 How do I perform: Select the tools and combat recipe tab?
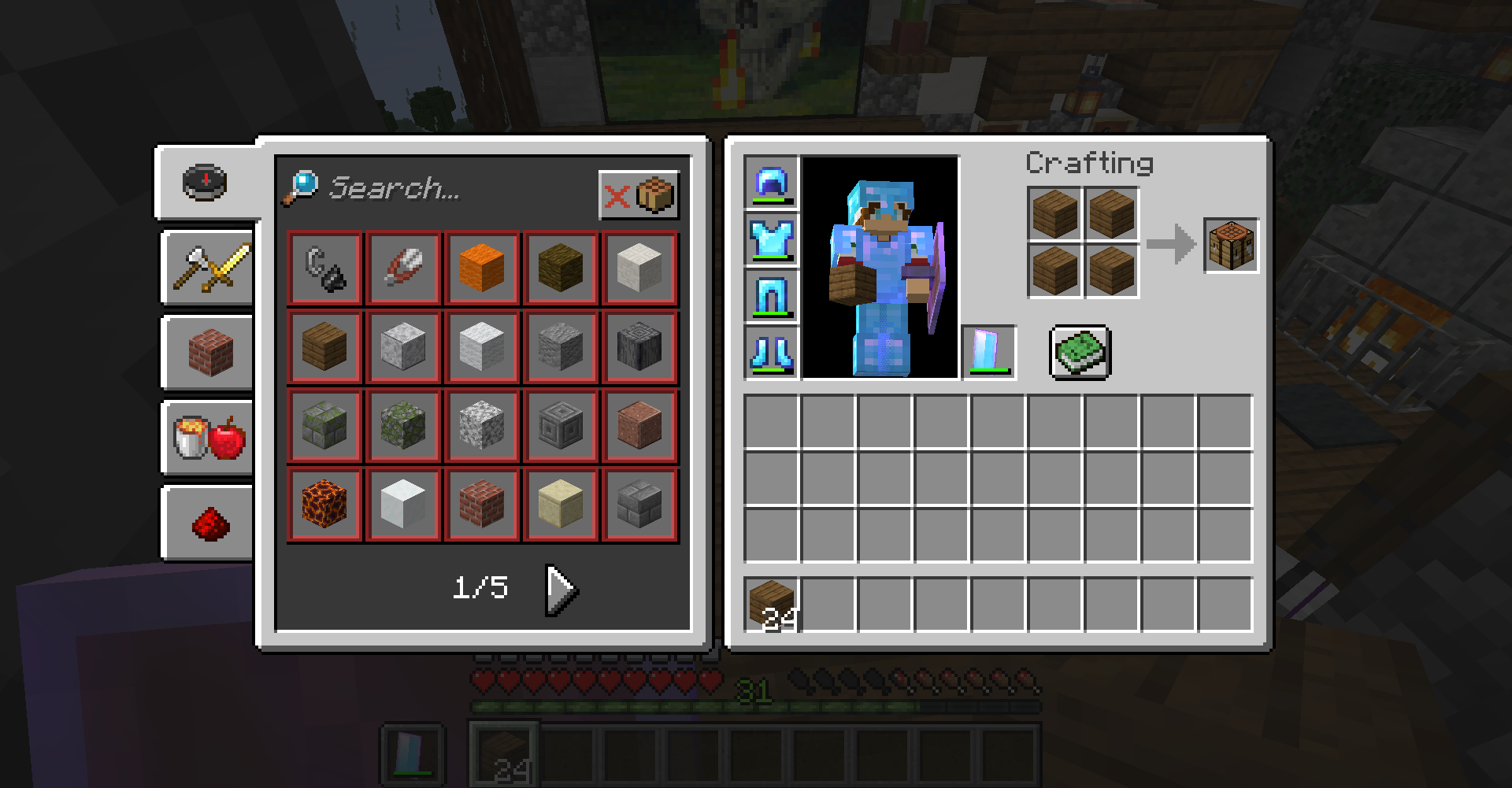(207, 268)
